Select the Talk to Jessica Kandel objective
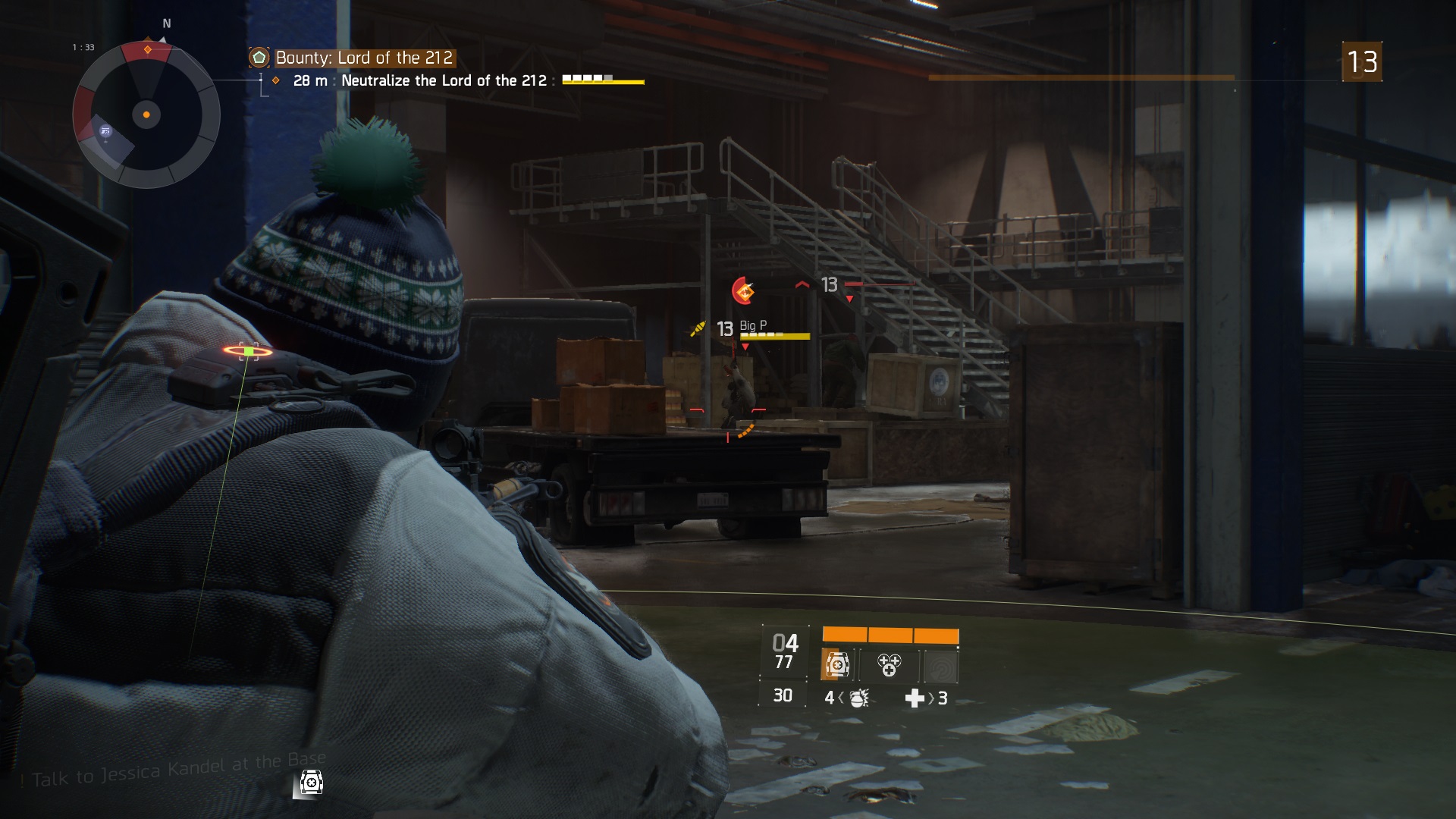Screen dimensions: 1456x819 [x=179, y=771]
